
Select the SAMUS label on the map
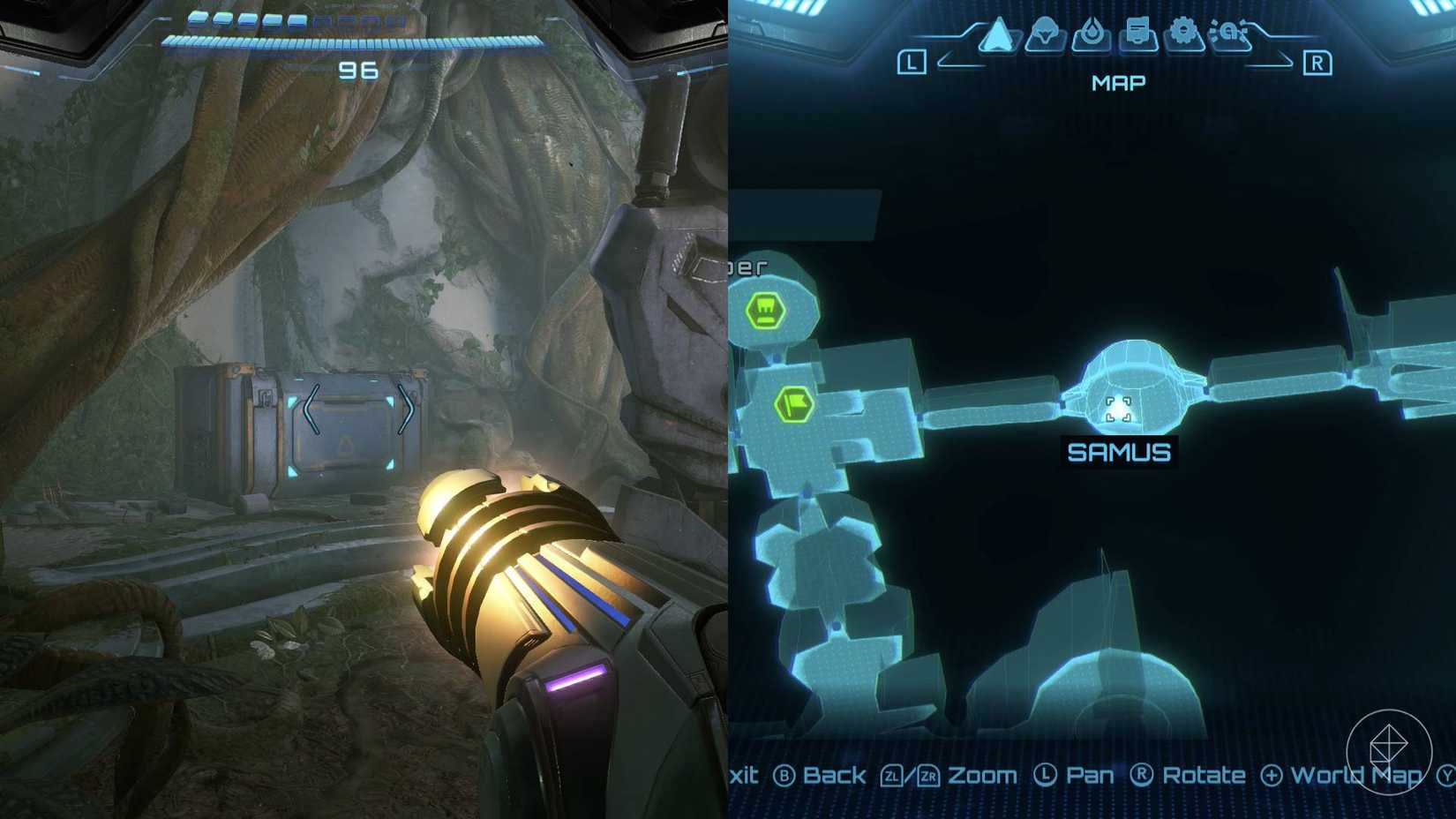click(x=1119, y=453)
